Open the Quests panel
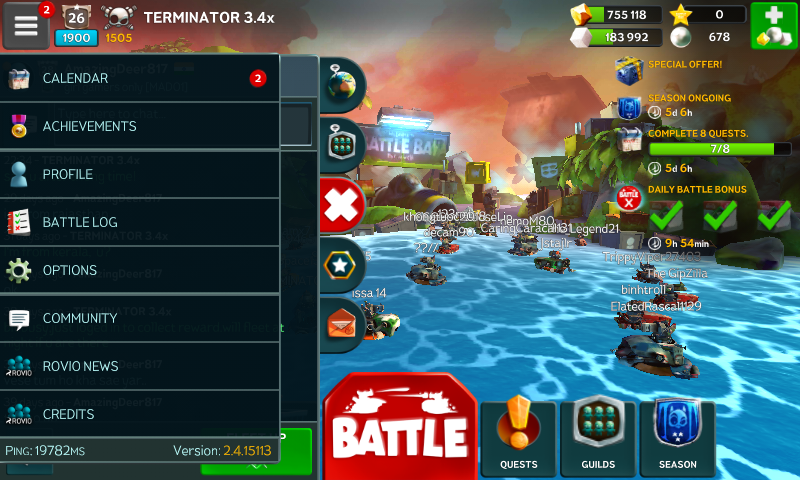This screenshot has height=480, width=800. (518, 437)
